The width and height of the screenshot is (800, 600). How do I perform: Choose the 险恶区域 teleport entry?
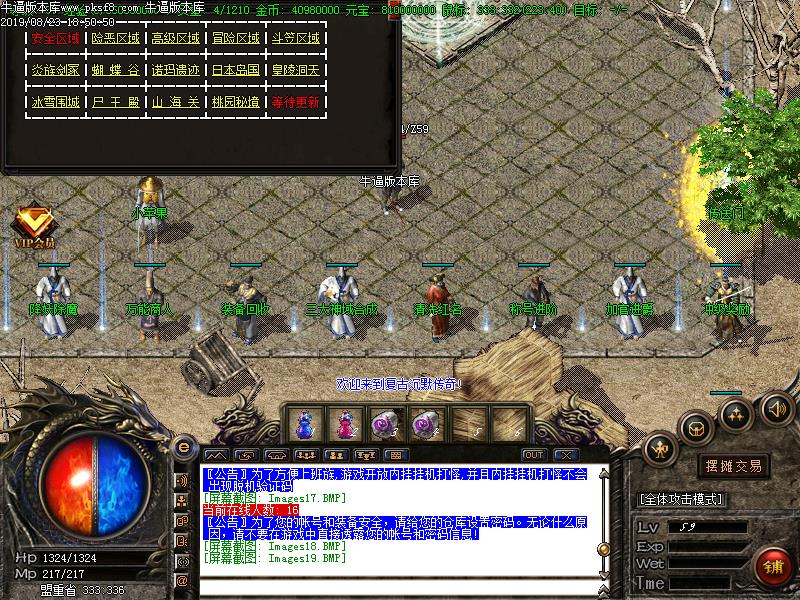pos(116,39)
